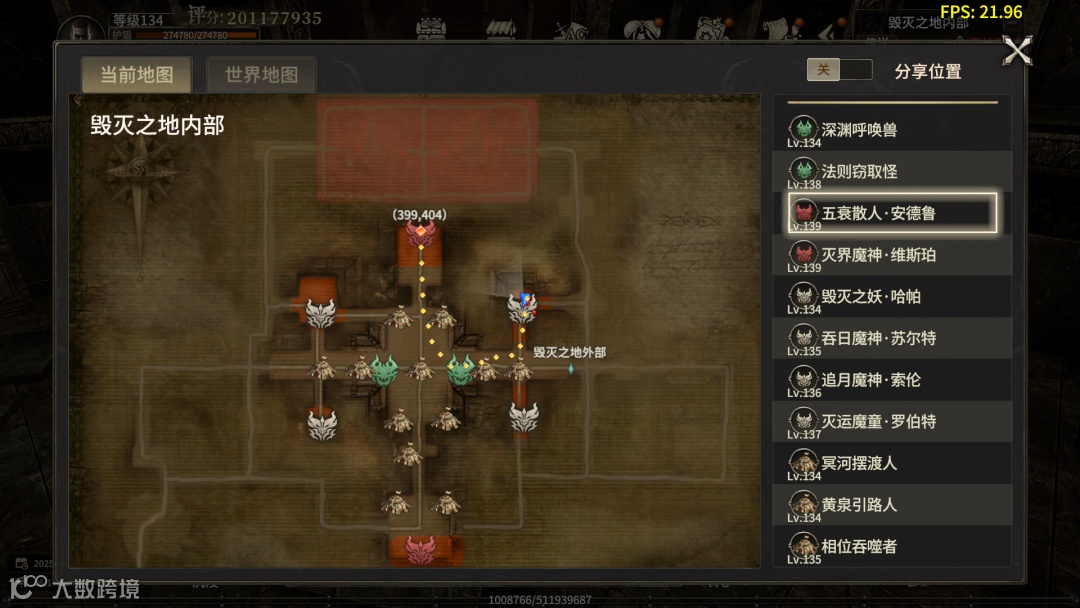This screenshot has width=1080, height=608.
Task: Select 追月魔神·索伦 from the list
Action: coord(892,380)
